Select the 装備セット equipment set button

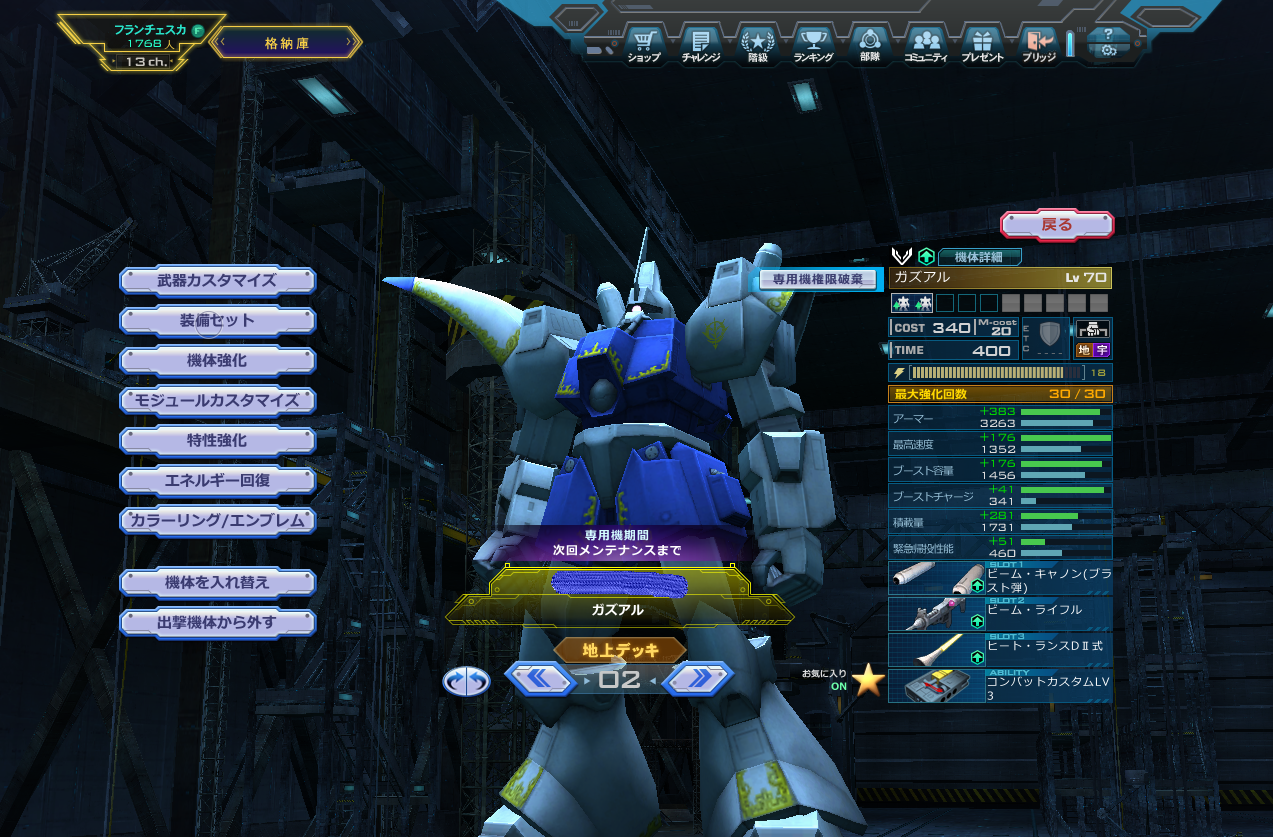point(217,320)
